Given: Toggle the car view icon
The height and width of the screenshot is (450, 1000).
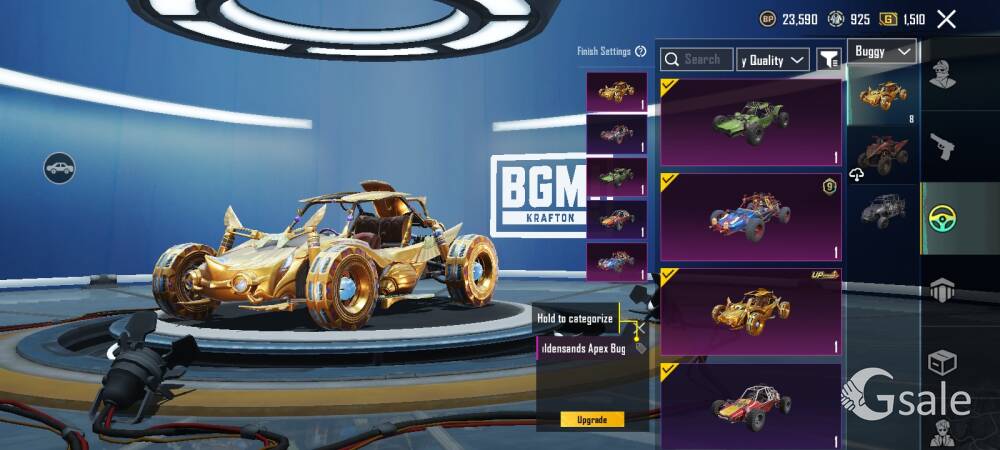Looking at the screenshot, I should click(60, 167).
